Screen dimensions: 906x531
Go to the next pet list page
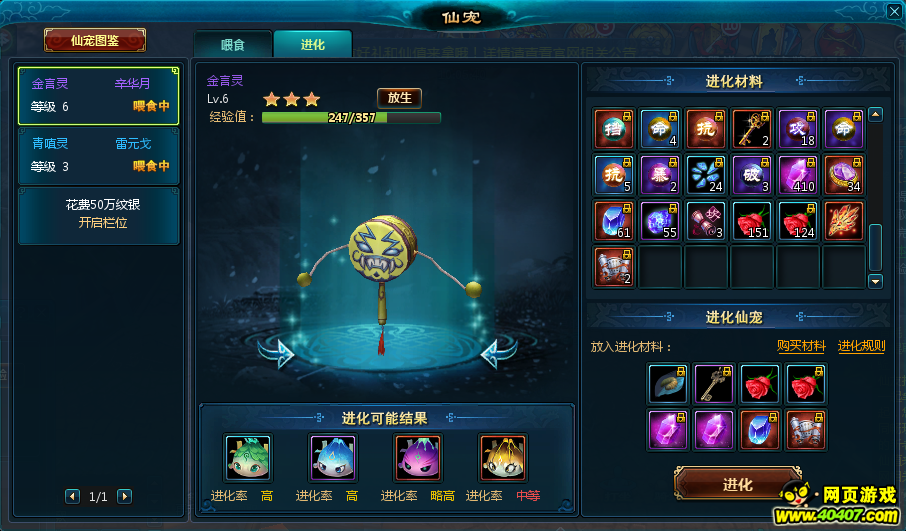124,496
